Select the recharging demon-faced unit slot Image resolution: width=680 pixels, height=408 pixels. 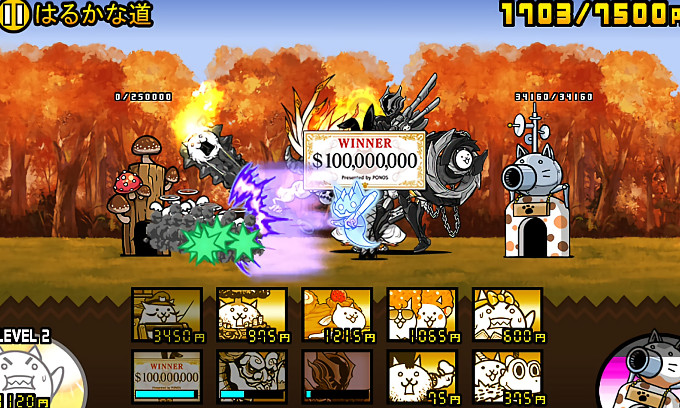pyautogui.click(x=251, y=376)
